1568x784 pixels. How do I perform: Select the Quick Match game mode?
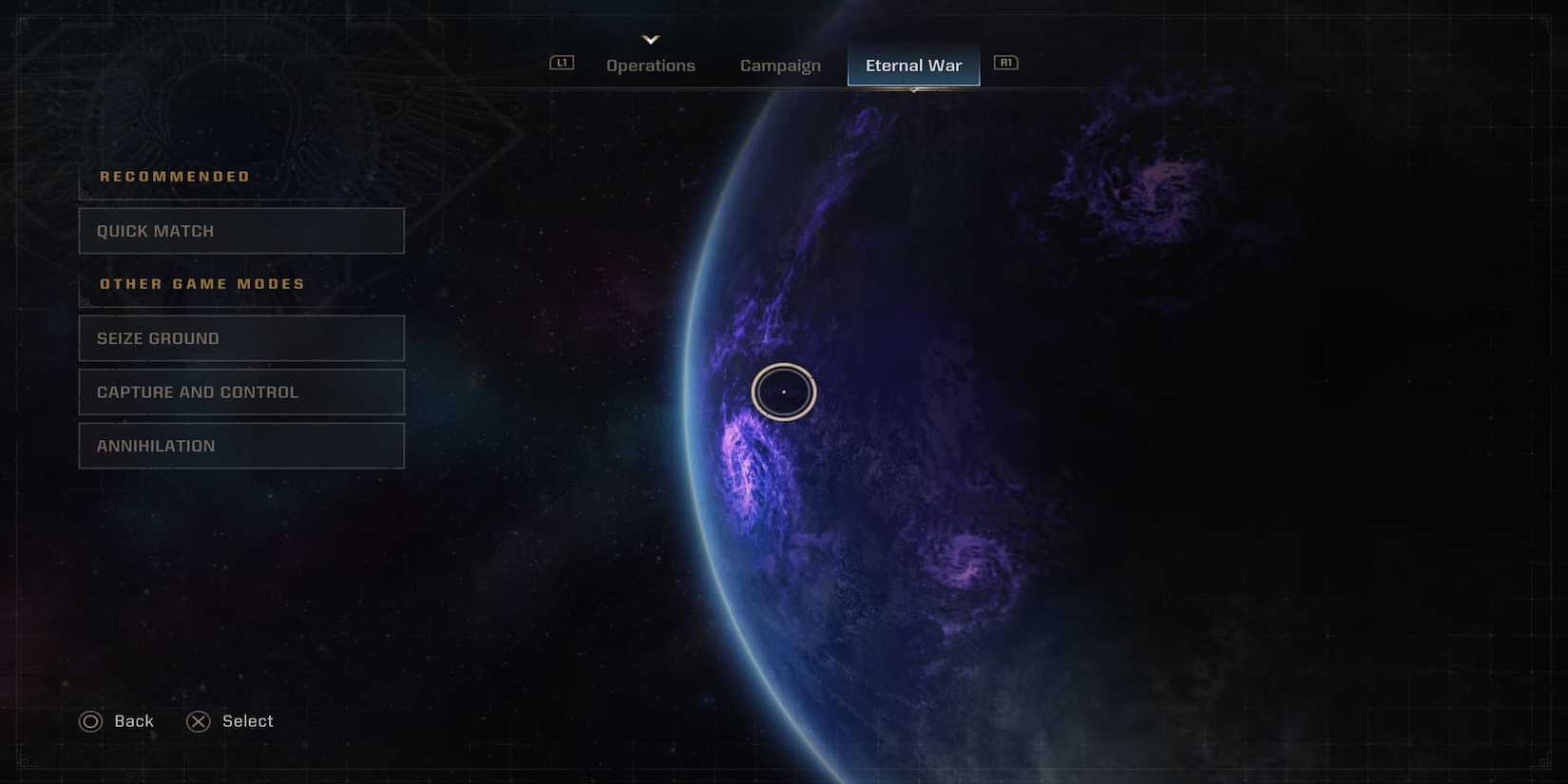(241, 230)
